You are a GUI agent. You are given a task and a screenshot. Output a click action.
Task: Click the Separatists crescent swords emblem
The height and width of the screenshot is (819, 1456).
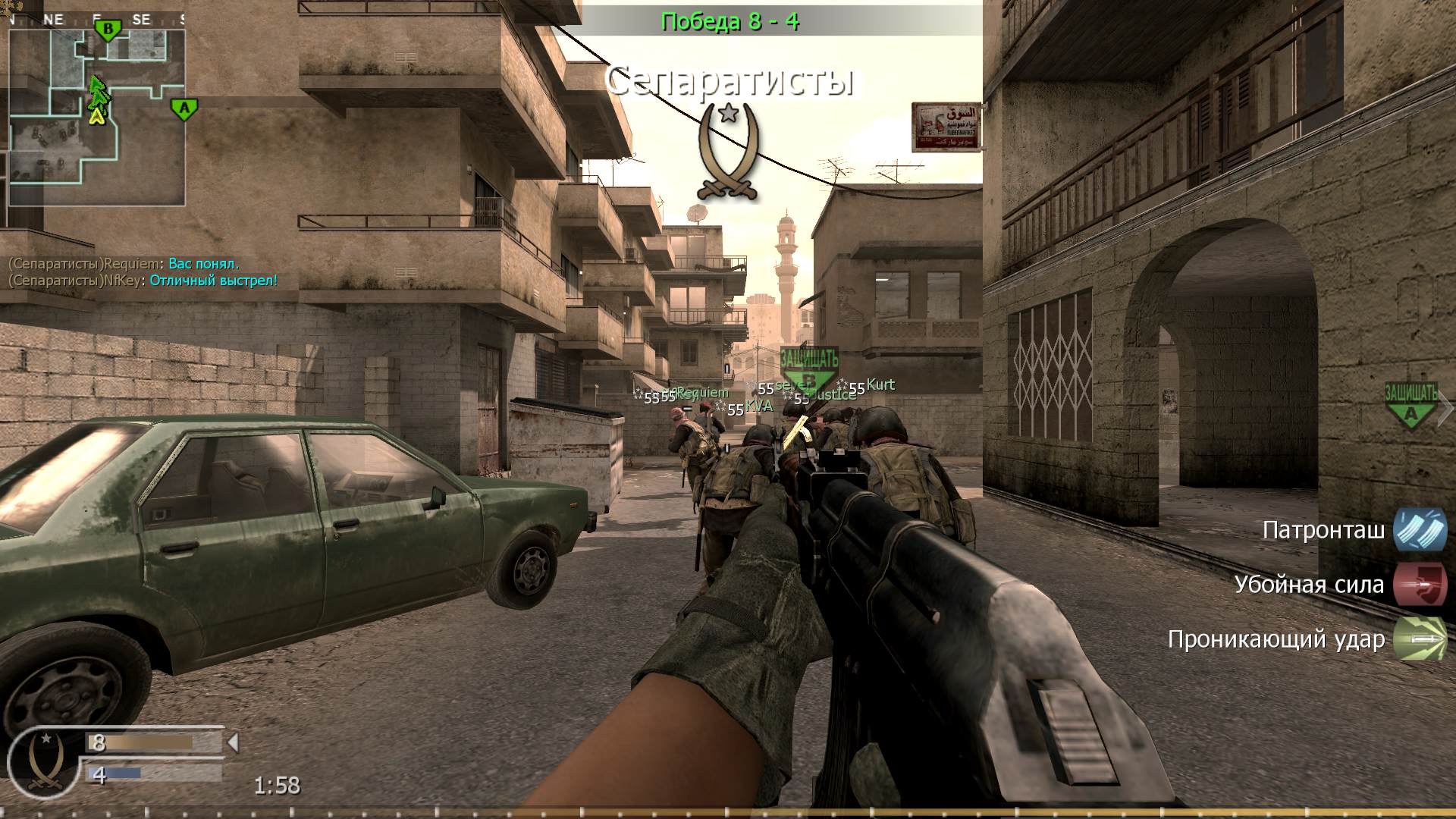729,148
